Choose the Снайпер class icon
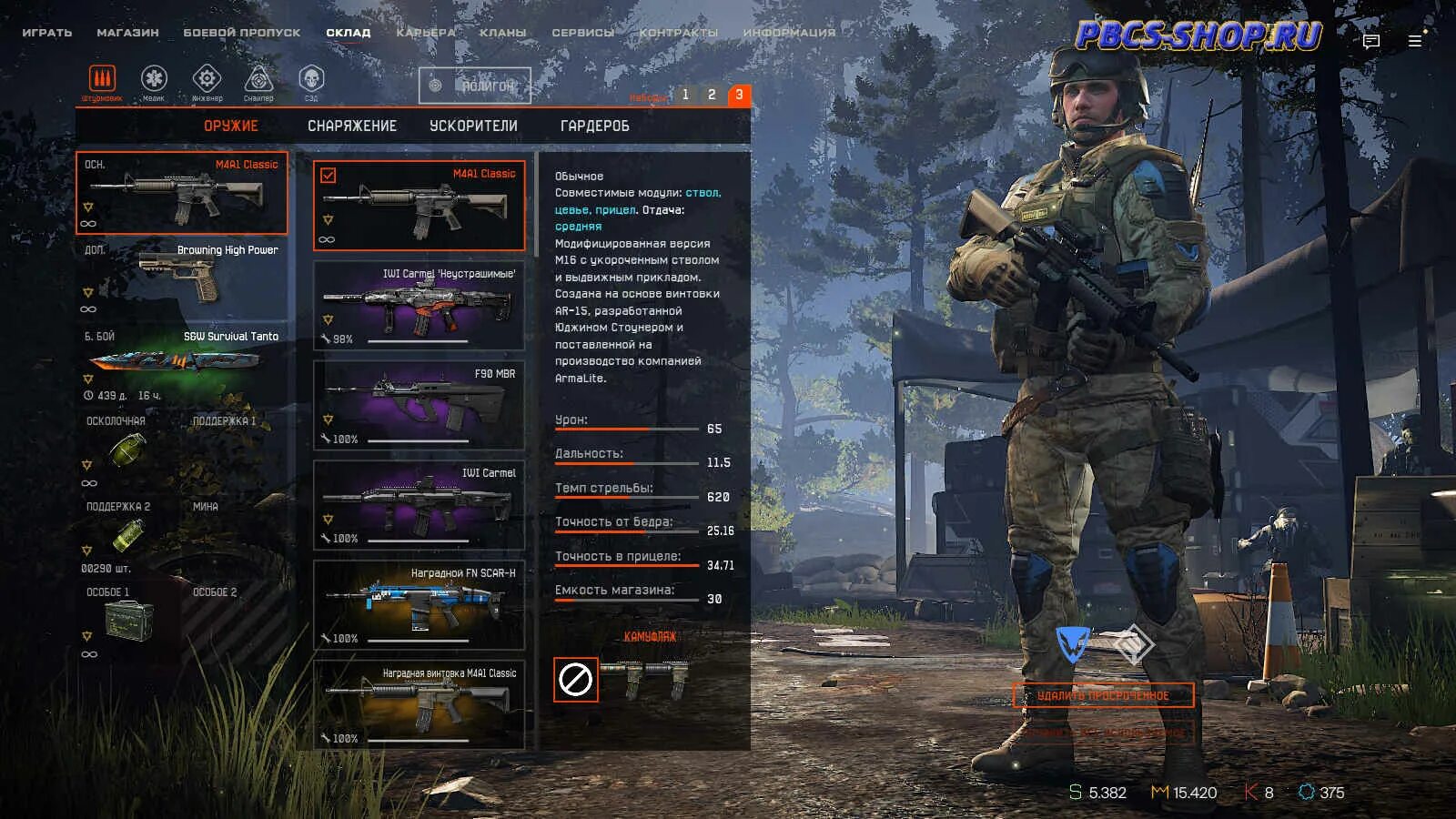 258,80
